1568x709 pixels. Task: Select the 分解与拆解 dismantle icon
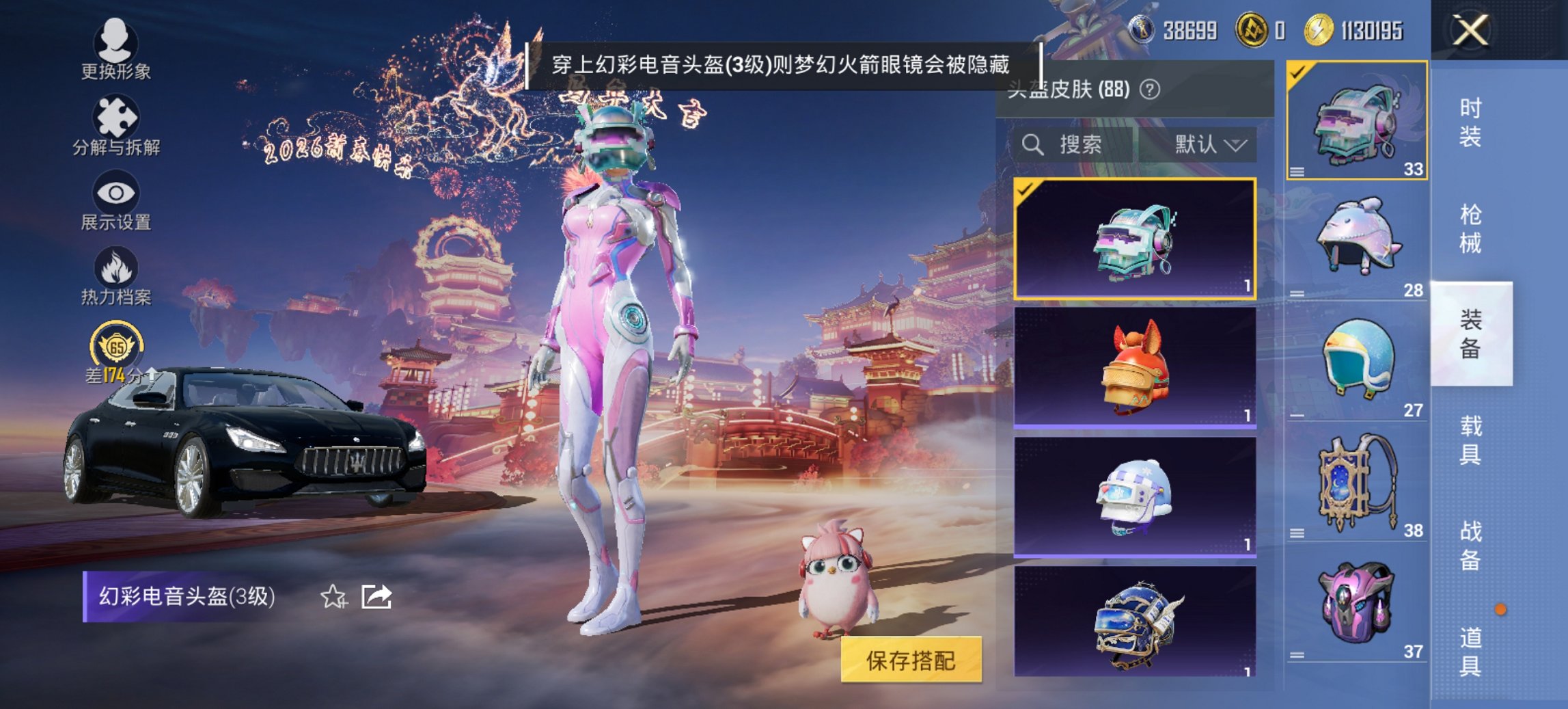click(x=115, y=122)
